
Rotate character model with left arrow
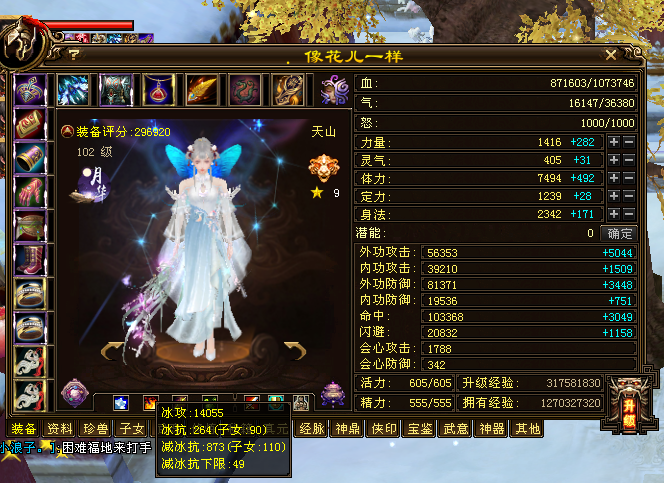click(x=112, y=349)
